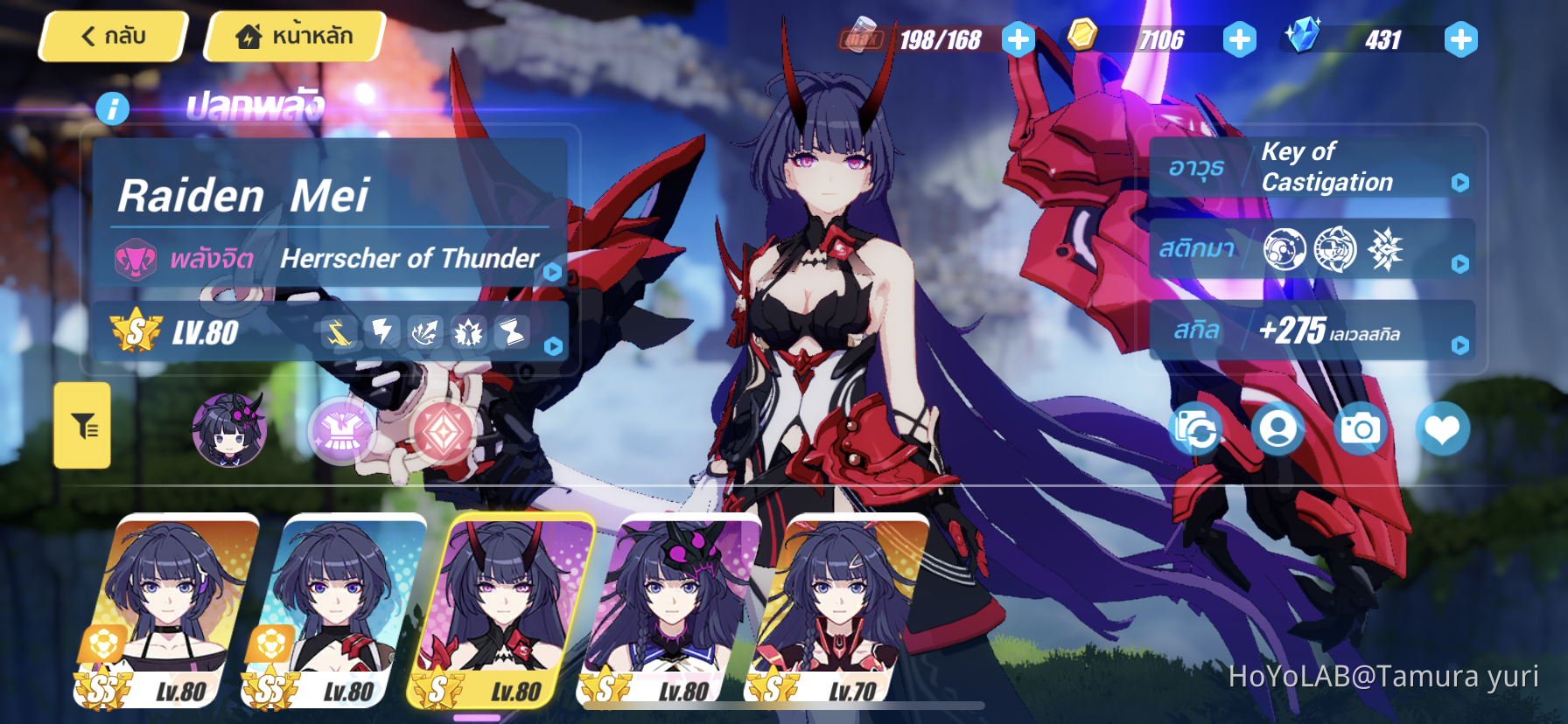Expand Herrscher of Thunder battlesuit details
This screenshot has height=724, width=1568.
pos(551,271)
